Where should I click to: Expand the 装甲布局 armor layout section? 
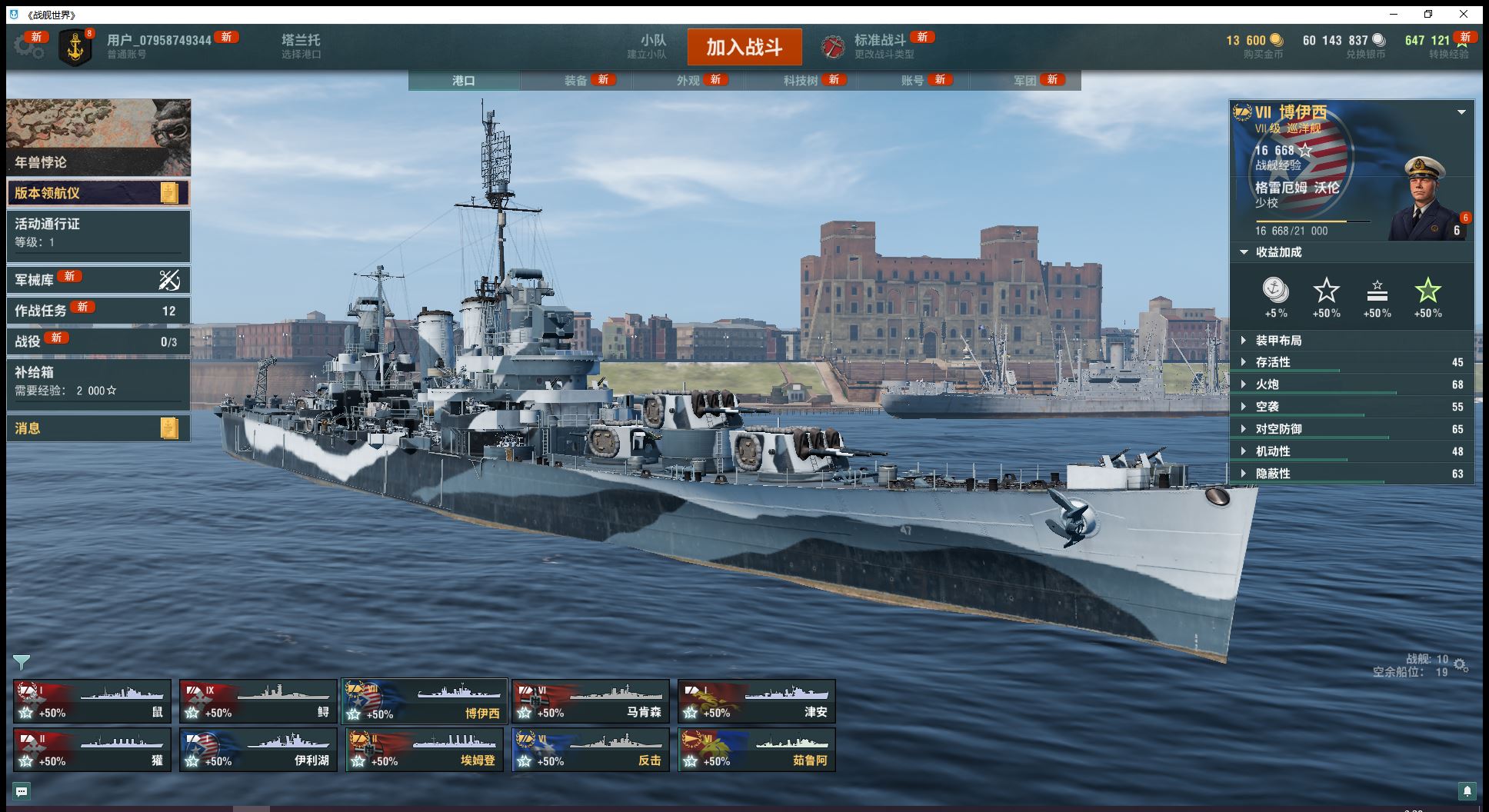click(x=1351, y=341)
